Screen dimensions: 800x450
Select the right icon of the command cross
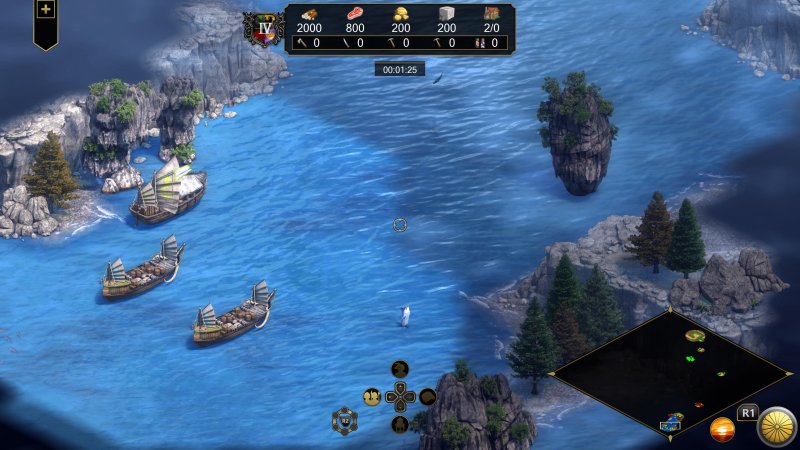click(x=428, y=397)
